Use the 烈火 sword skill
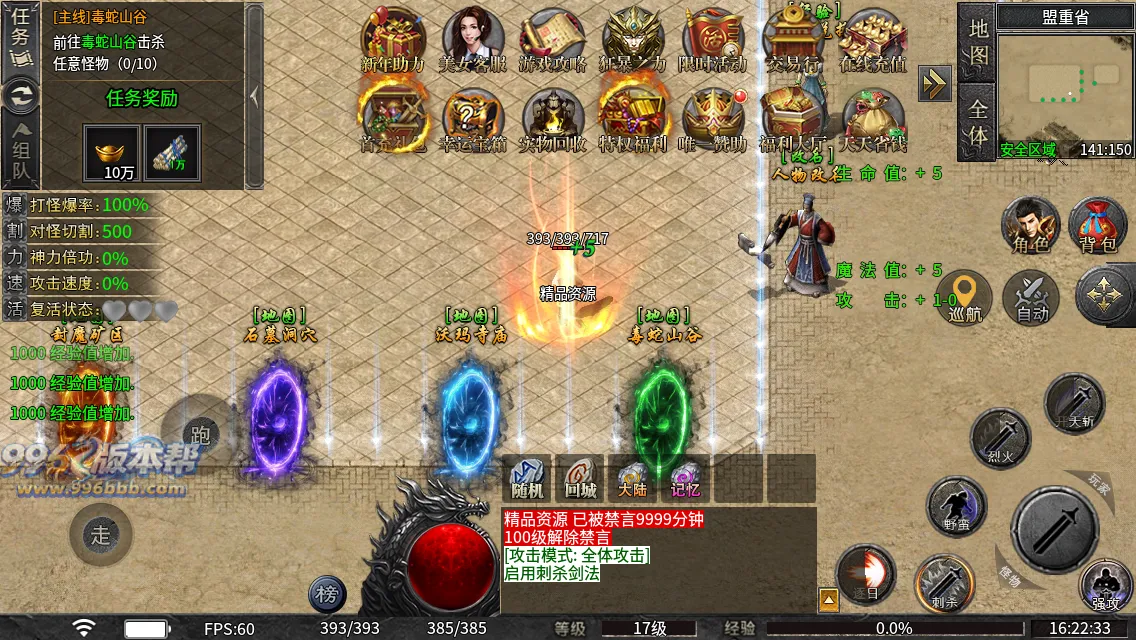 coord(1000,437)
